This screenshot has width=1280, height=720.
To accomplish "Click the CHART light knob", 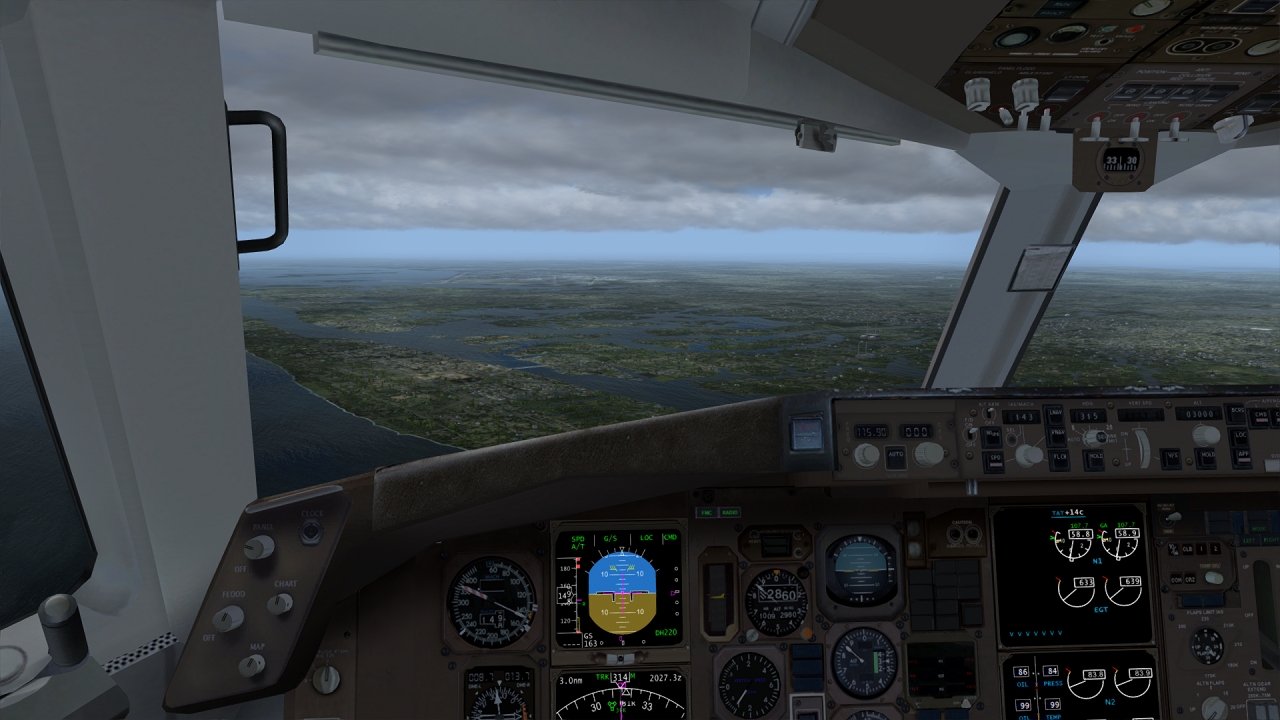I will point(280,604).
